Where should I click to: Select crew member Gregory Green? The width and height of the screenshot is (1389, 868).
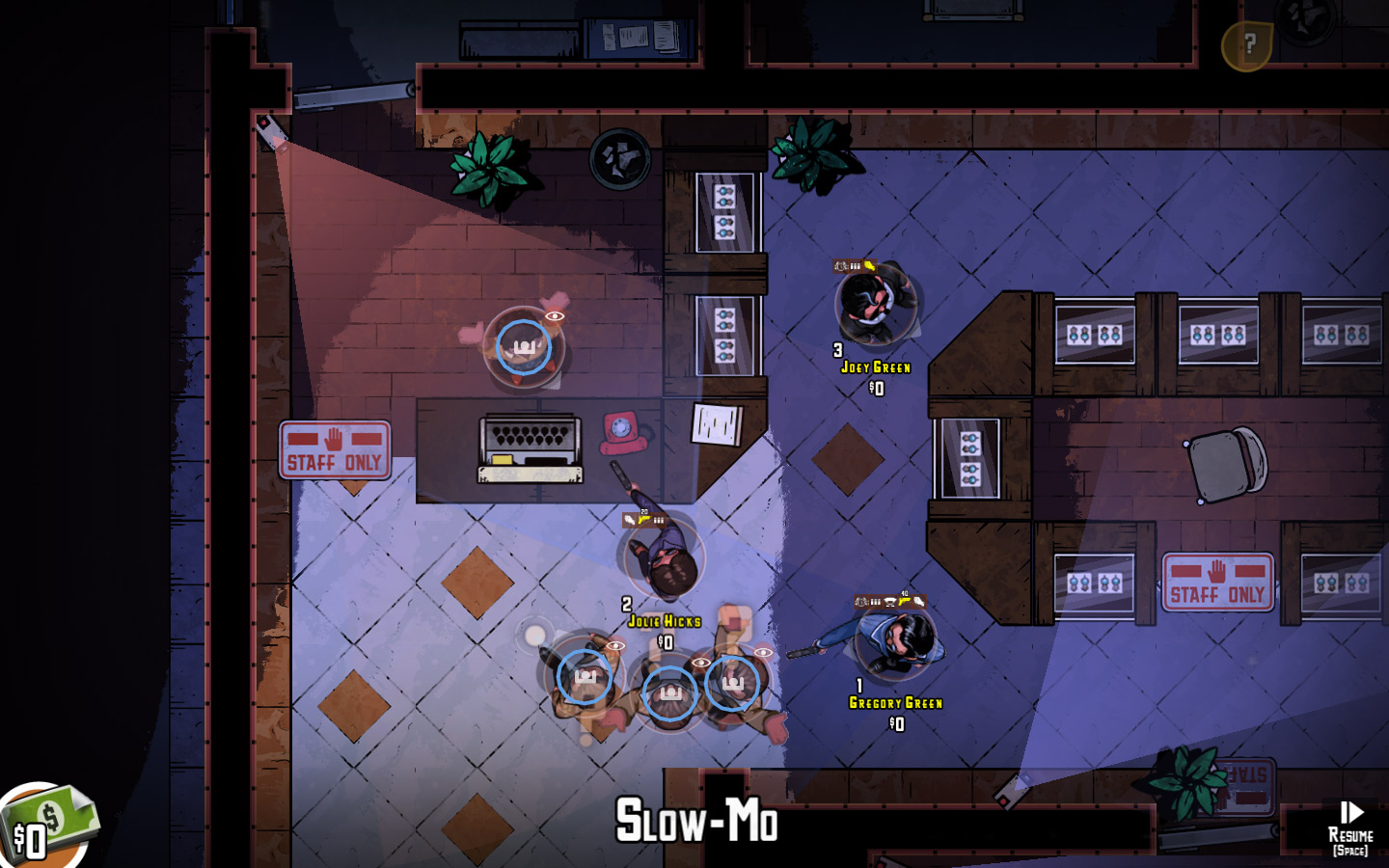(897, 641)
